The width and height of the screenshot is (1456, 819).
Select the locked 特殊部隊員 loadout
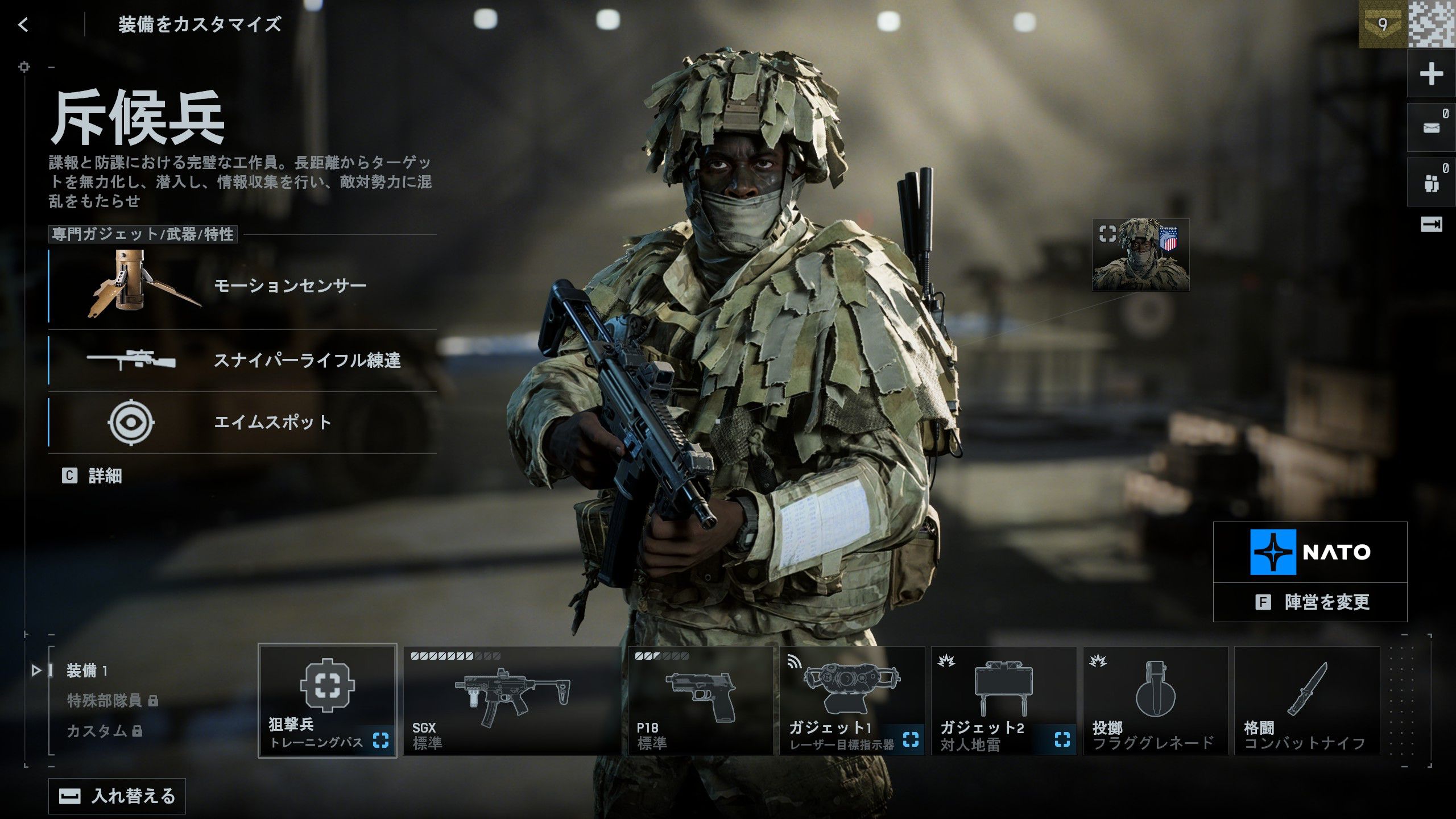(x=103, y=701)
